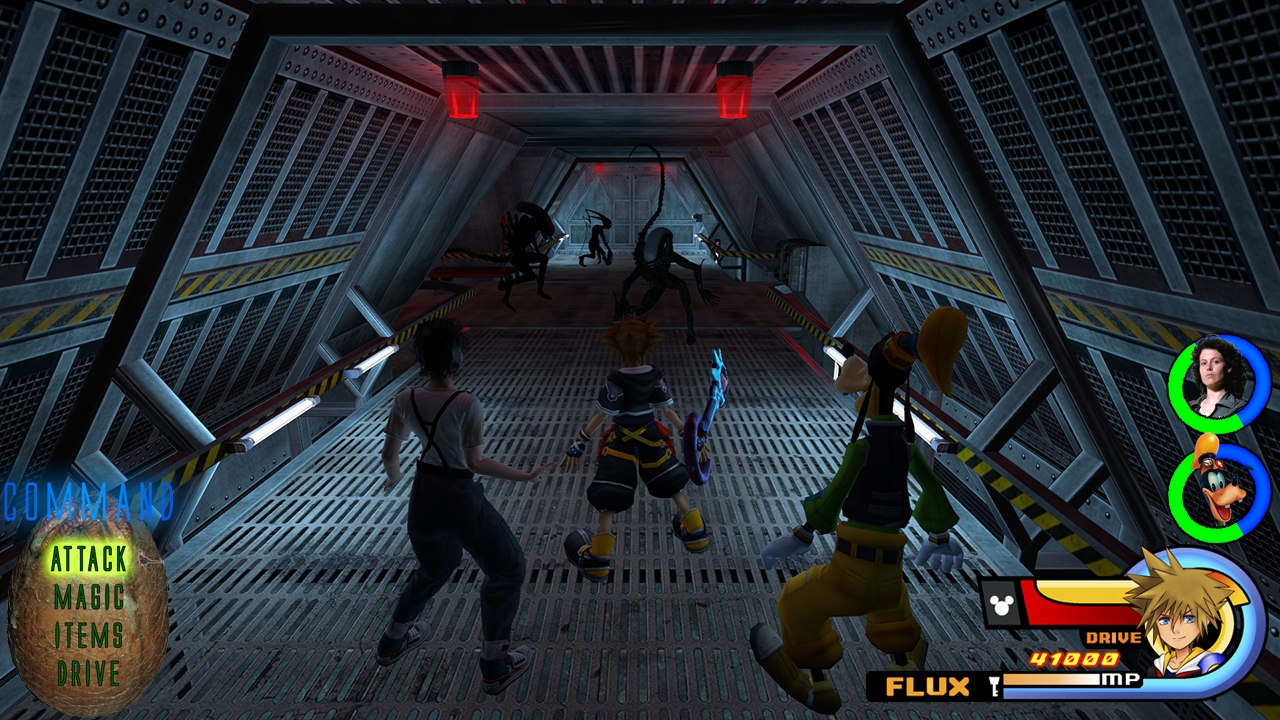Open the COMMAND menu header

[x=88, y=503]
